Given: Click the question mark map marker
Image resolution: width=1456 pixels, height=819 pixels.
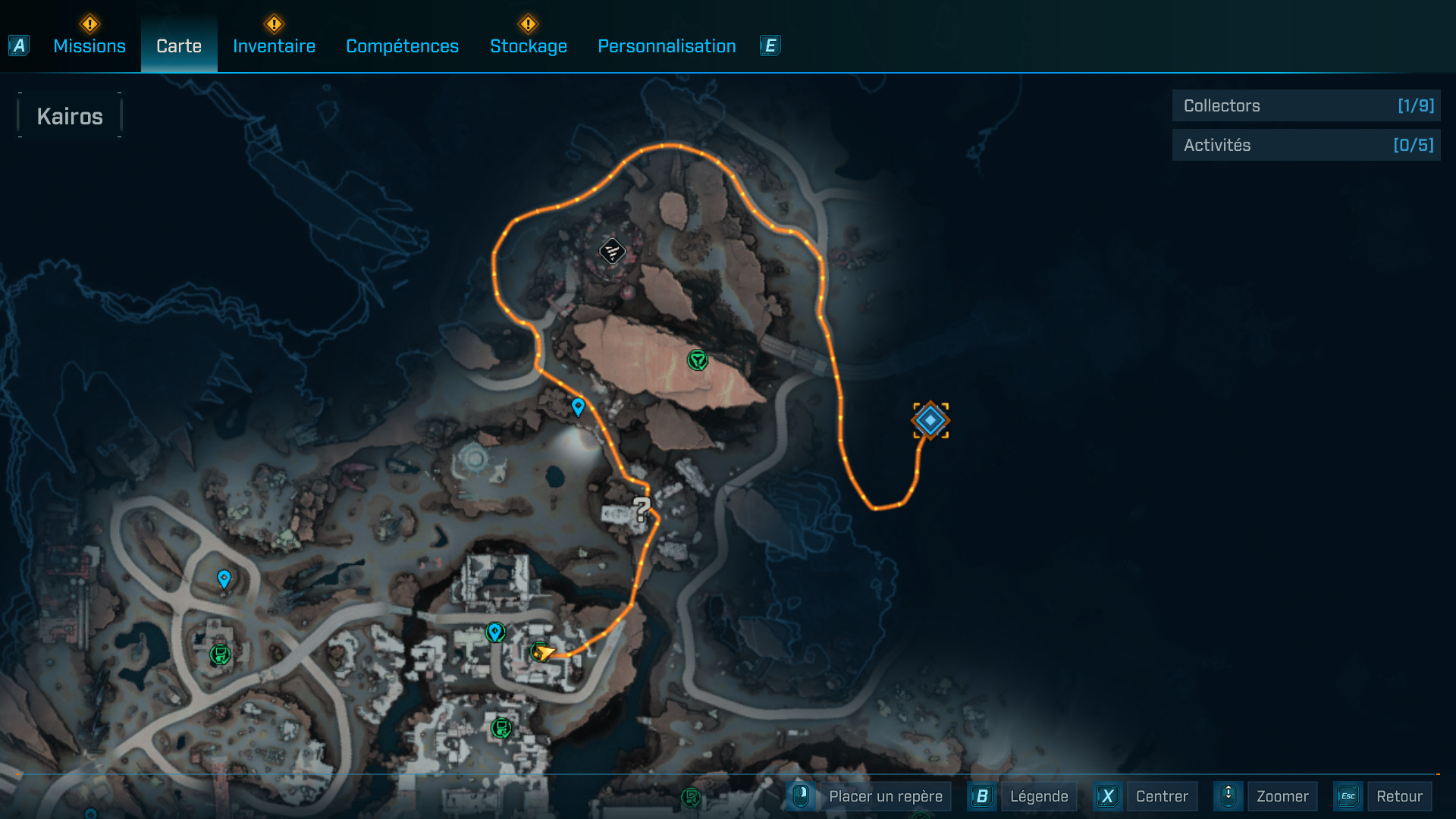Looking at the screenshot, I should pos(642,509).
